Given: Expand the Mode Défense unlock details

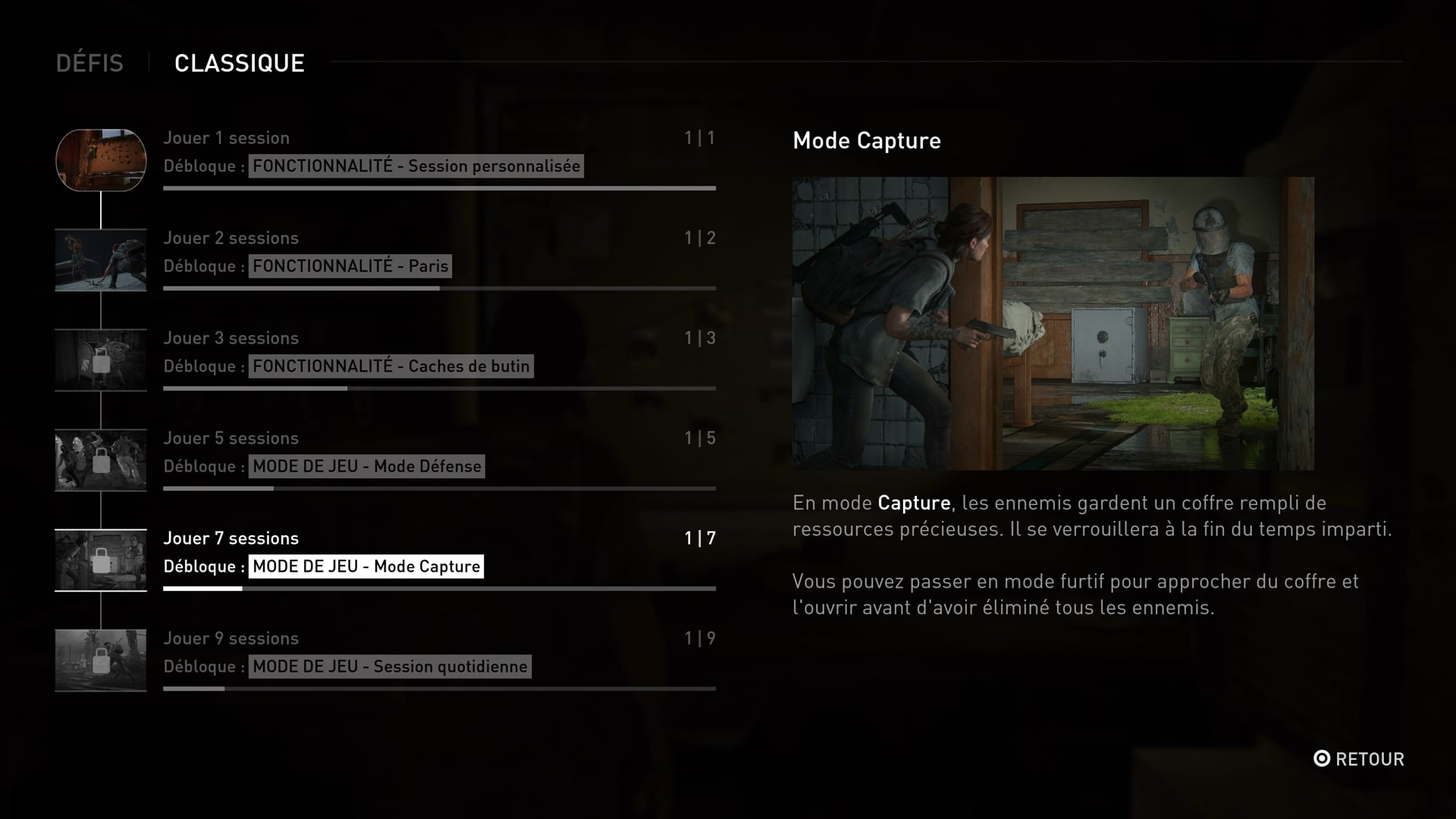Looking at the screenshot, I should (x=366, y=466).
